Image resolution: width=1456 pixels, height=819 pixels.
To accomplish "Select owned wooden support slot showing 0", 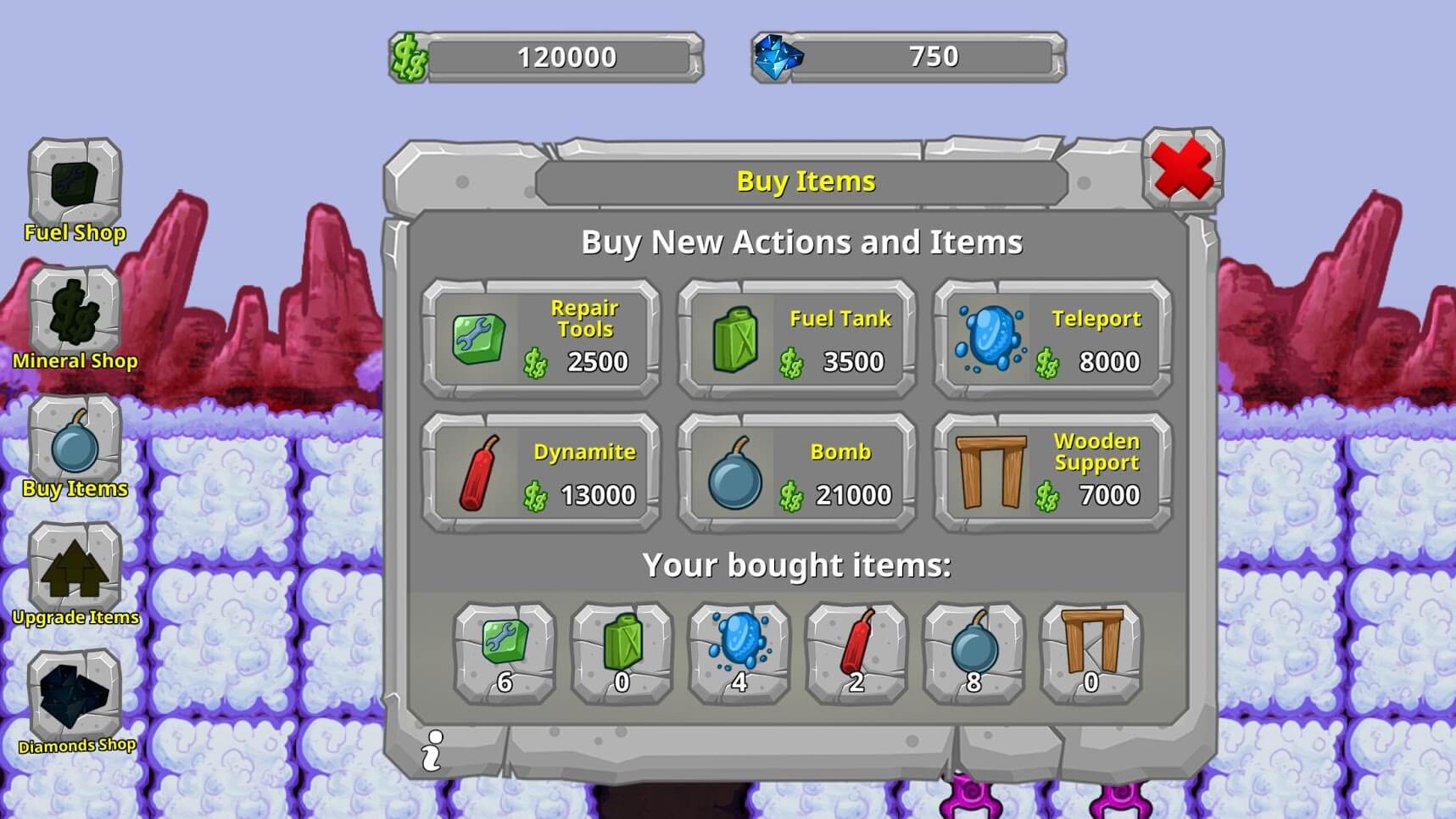I will 1091,653.
